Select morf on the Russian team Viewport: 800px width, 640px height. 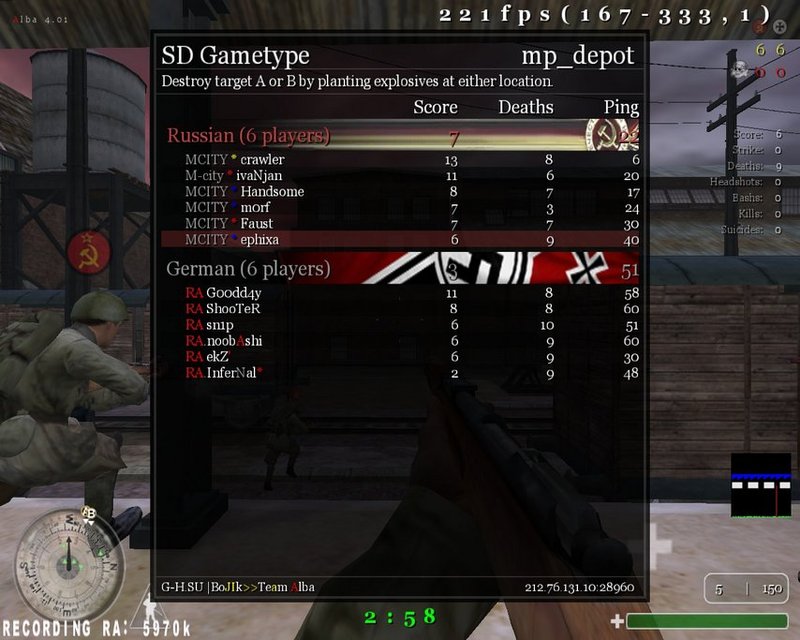coord(257,208)
